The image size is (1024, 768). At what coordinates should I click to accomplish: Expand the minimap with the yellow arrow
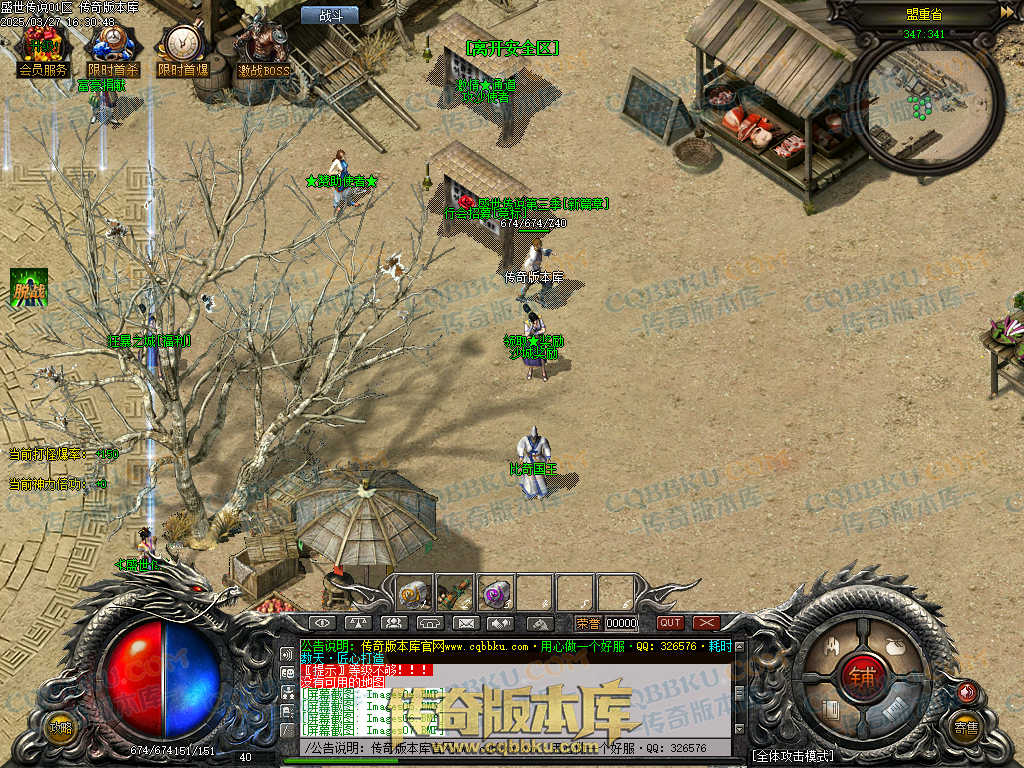[x=1006, y=12]
